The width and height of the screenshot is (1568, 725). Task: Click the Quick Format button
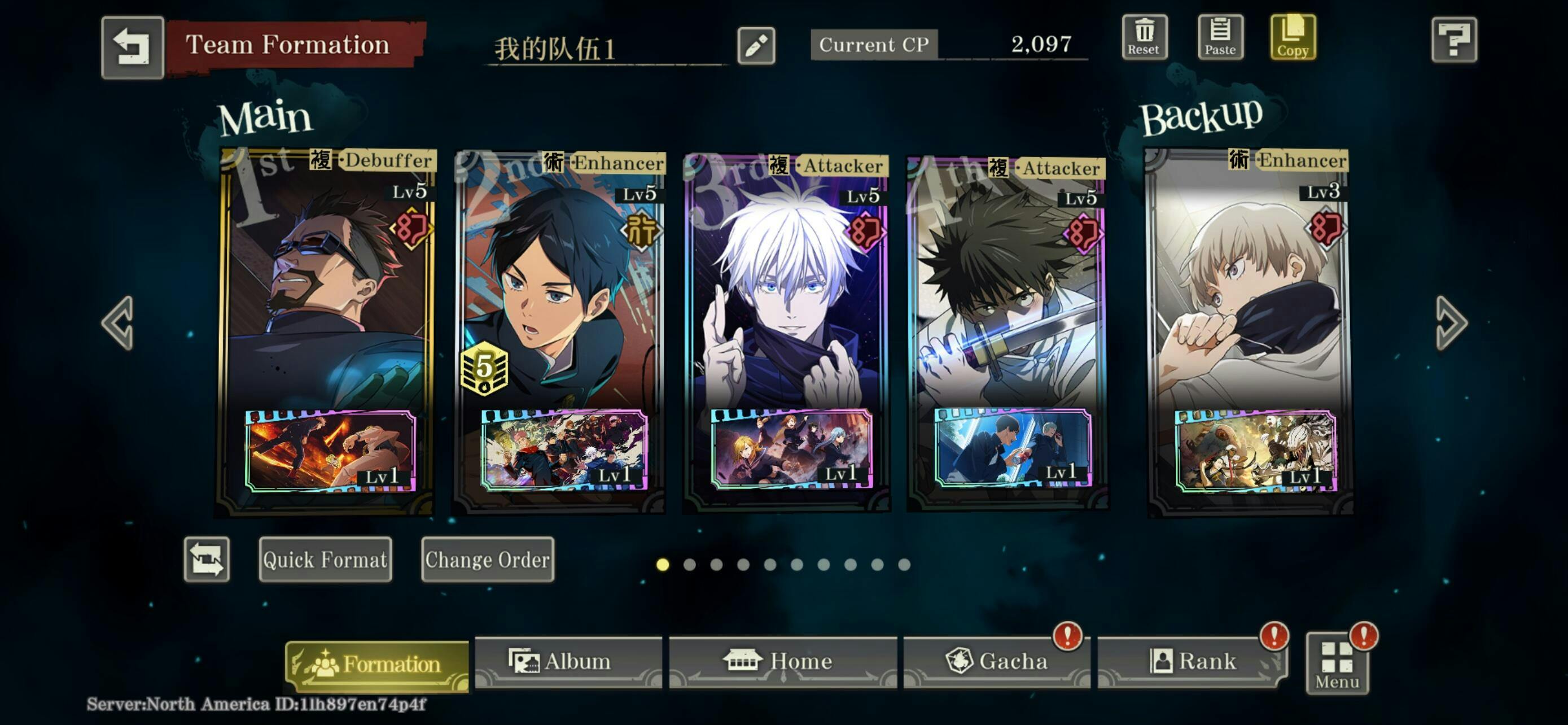pos(325,559)
